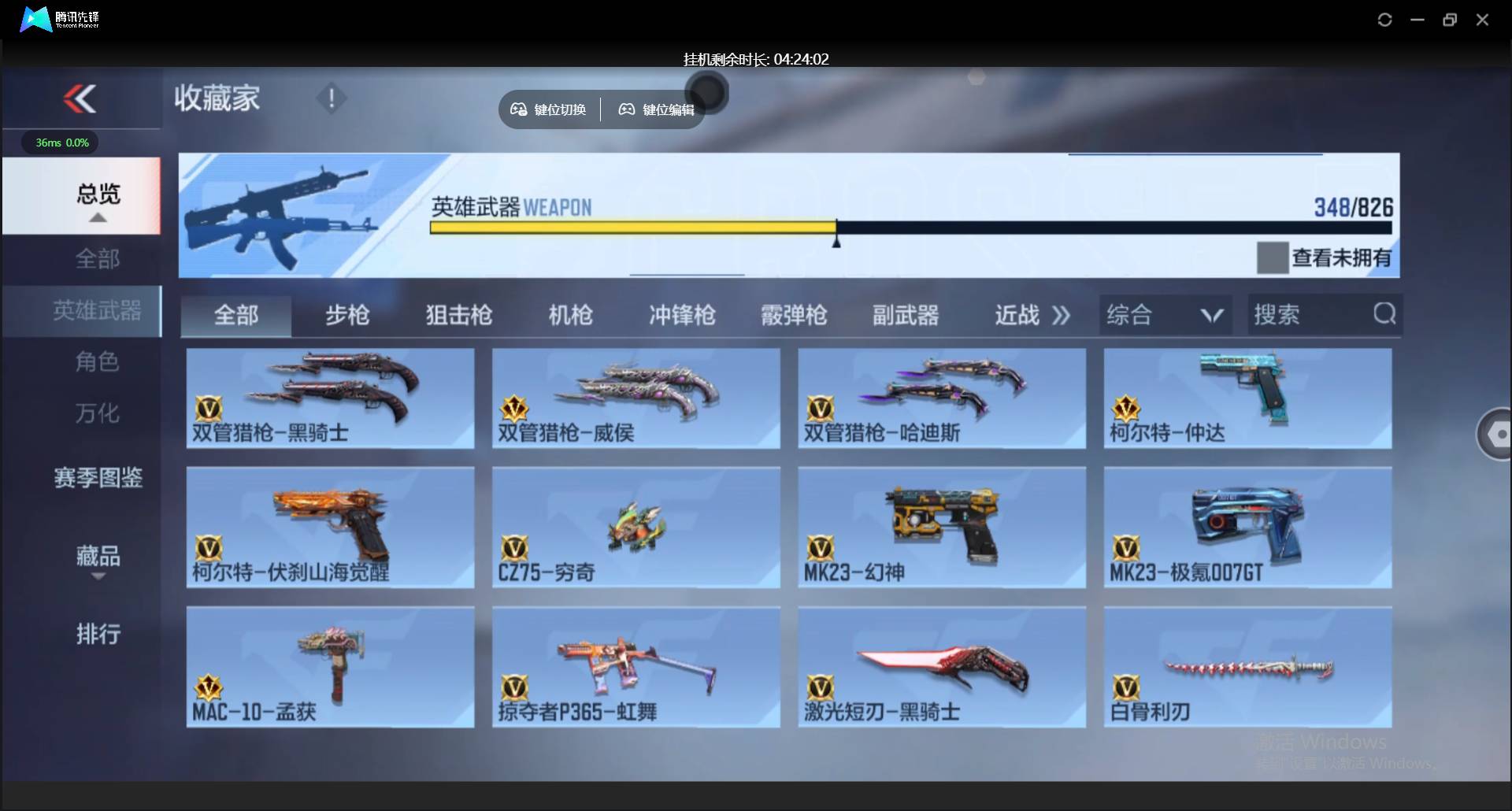The width and height of the screenshot is (1512, 811).
Task: Click the gamepad icon on 键位切换
Action: coord(518,109)
